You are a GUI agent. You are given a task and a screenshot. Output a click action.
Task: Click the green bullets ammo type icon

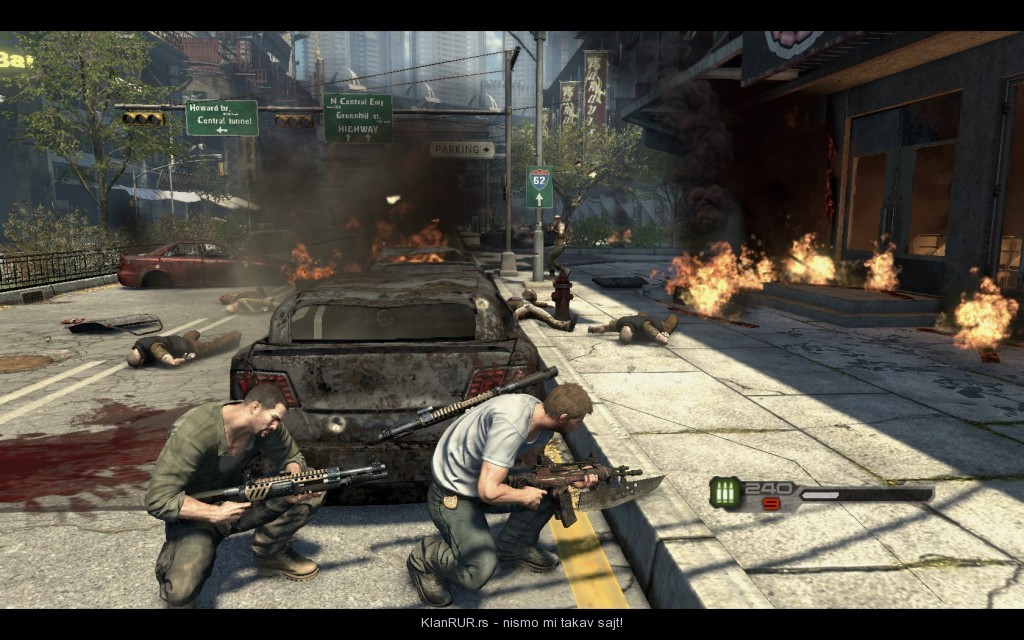click(725, 492)
